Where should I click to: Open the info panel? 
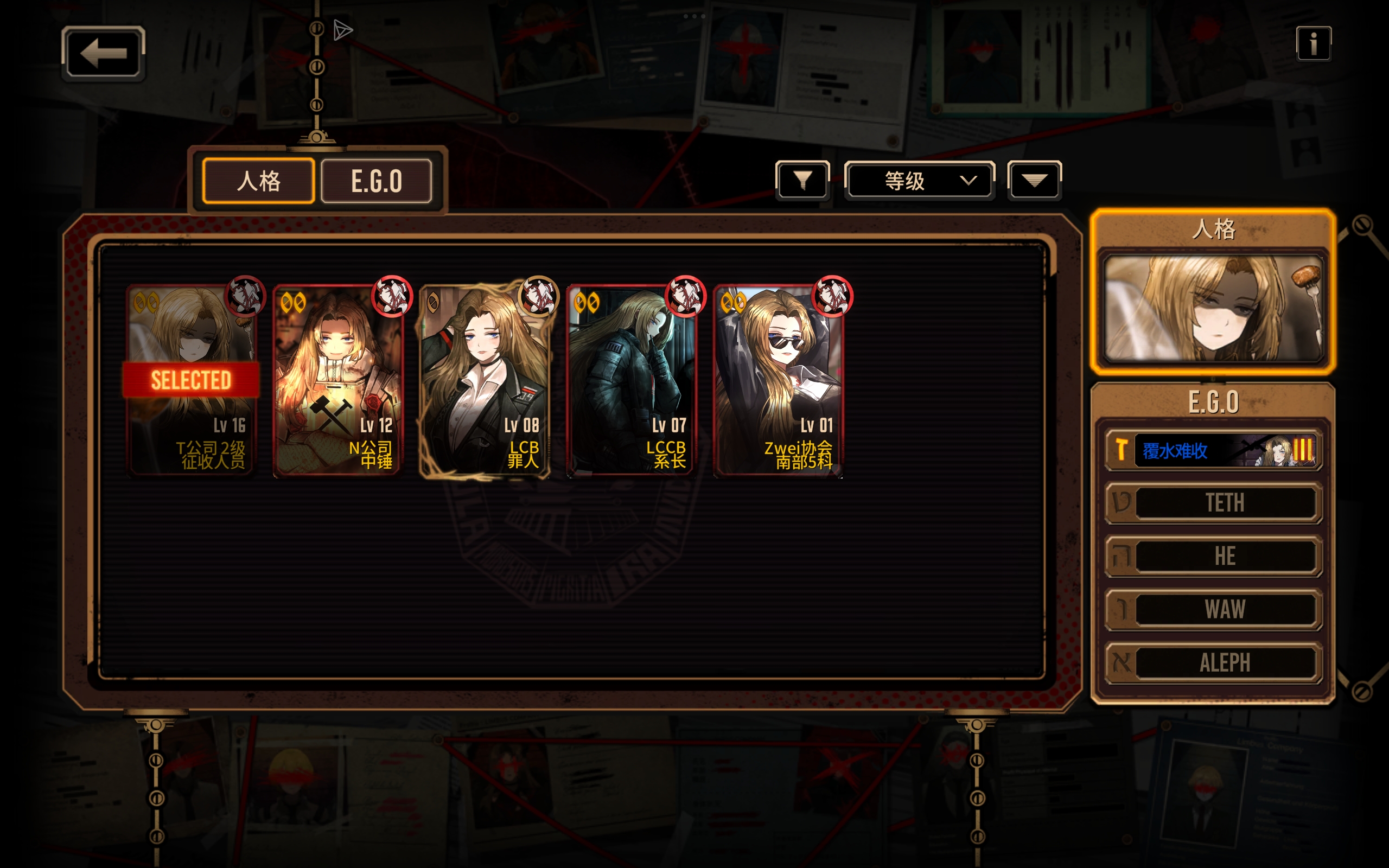coord(1312,43)
